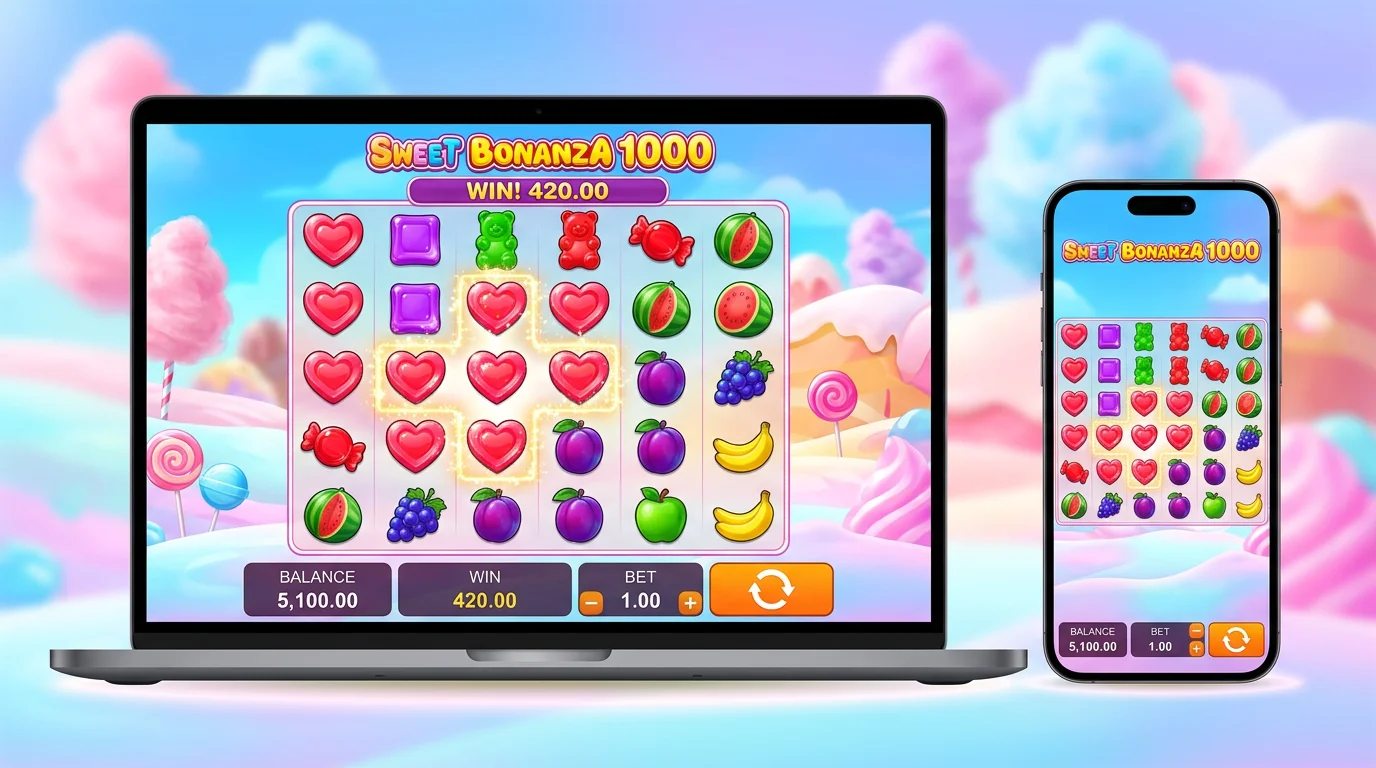This screenshot has height=768, width=1376.
Task: Click the red gummy bear symbol in top row
Action: click(579, 240)
